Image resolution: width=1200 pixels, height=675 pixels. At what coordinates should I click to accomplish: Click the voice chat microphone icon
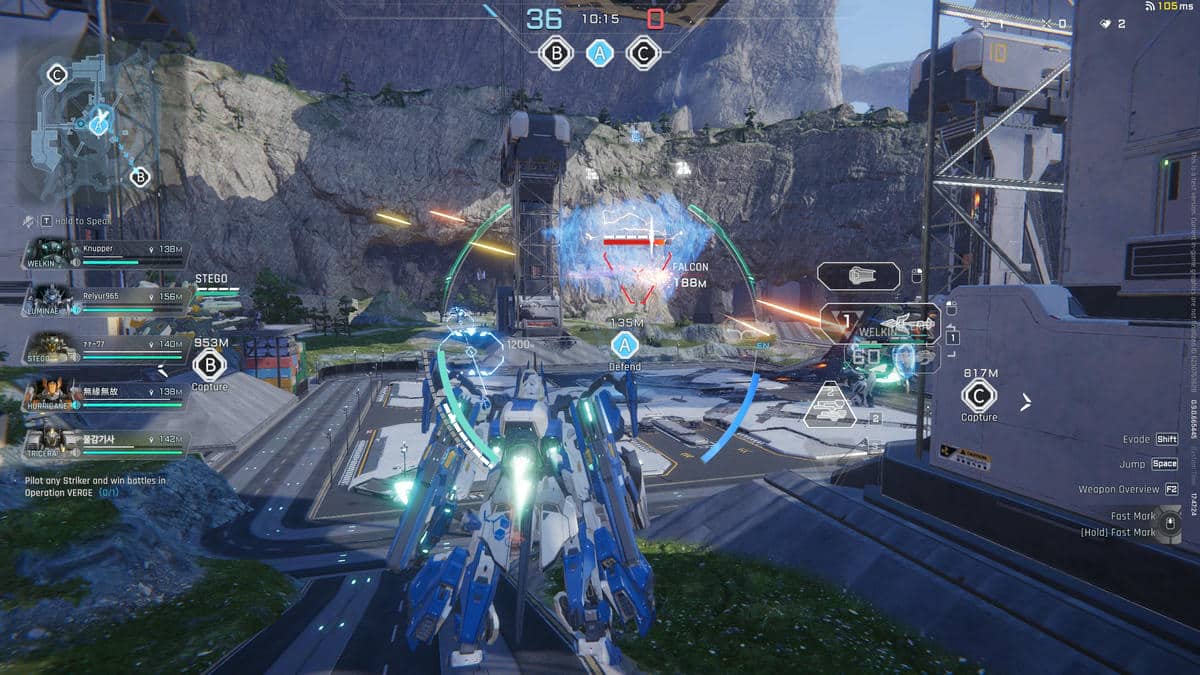point(30,221)
